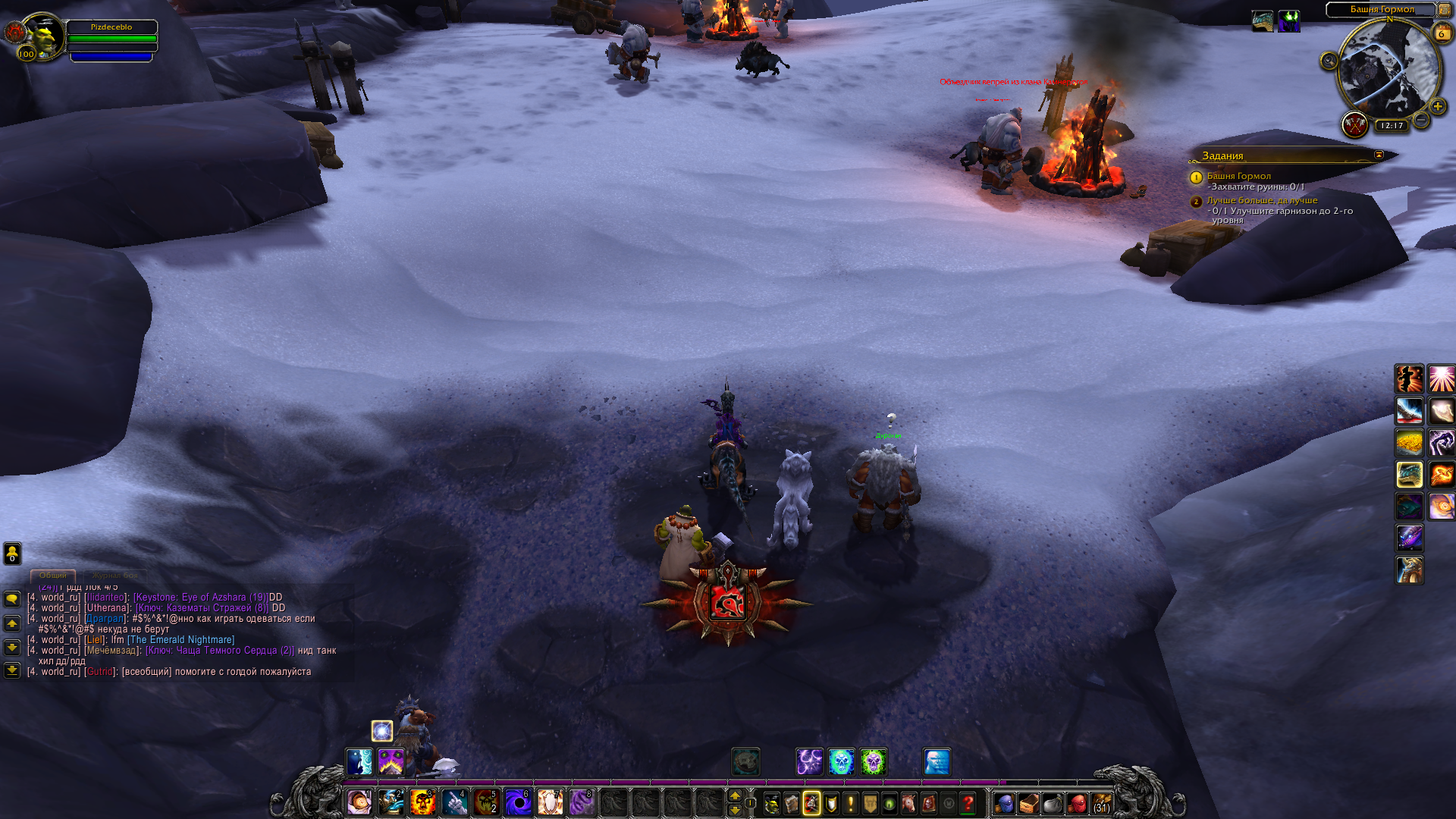Open the garrison report crossed-axes button

[x=1354, y=124]
